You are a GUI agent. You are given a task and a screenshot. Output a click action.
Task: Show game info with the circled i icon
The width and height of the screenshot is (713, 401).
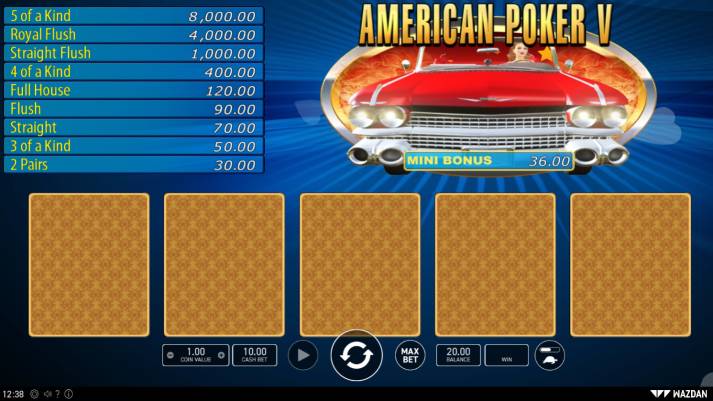pyautogui.click(x=69, y=394)
